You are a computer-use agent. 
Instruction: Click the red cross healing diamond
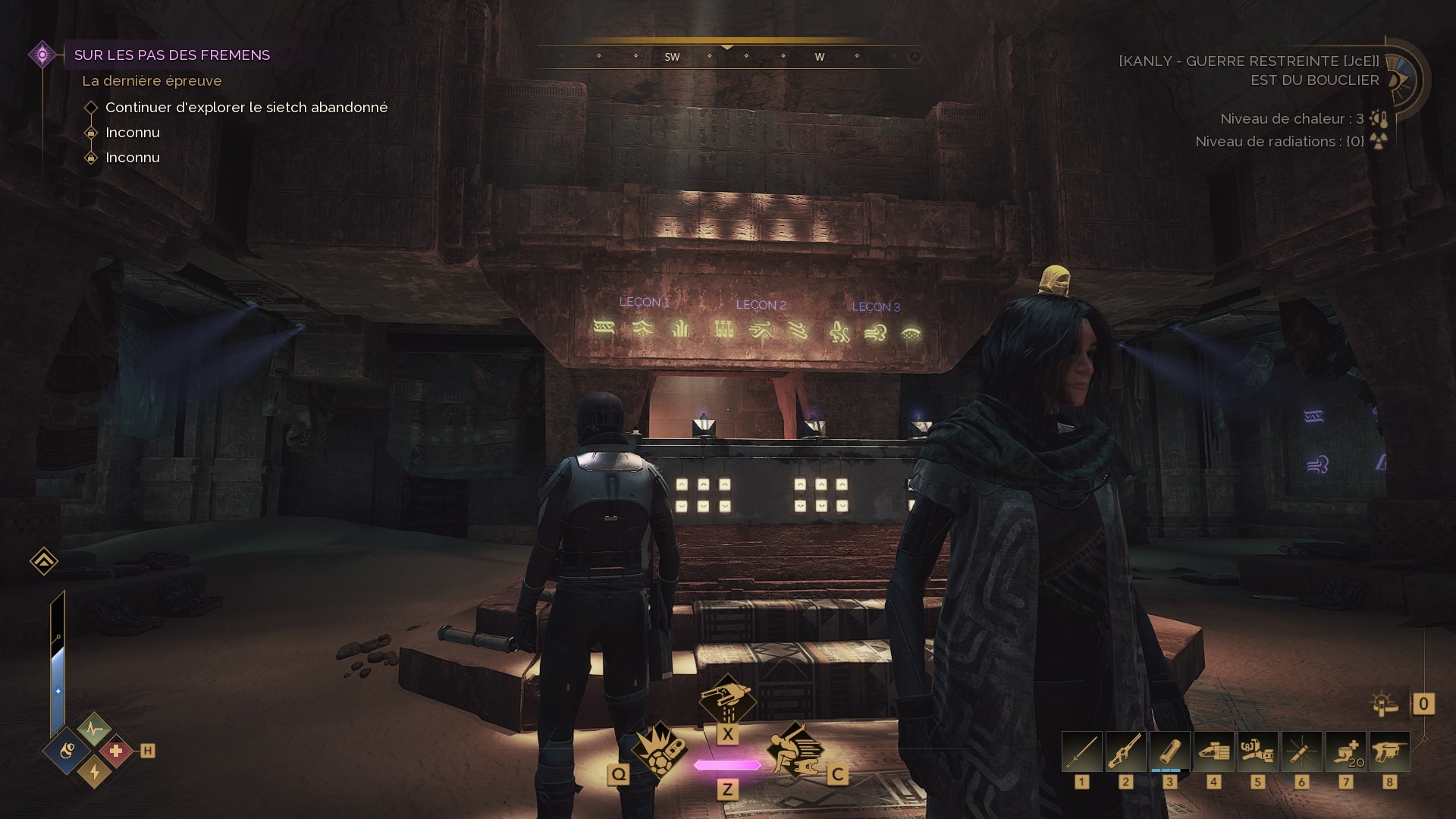point(116,752)
